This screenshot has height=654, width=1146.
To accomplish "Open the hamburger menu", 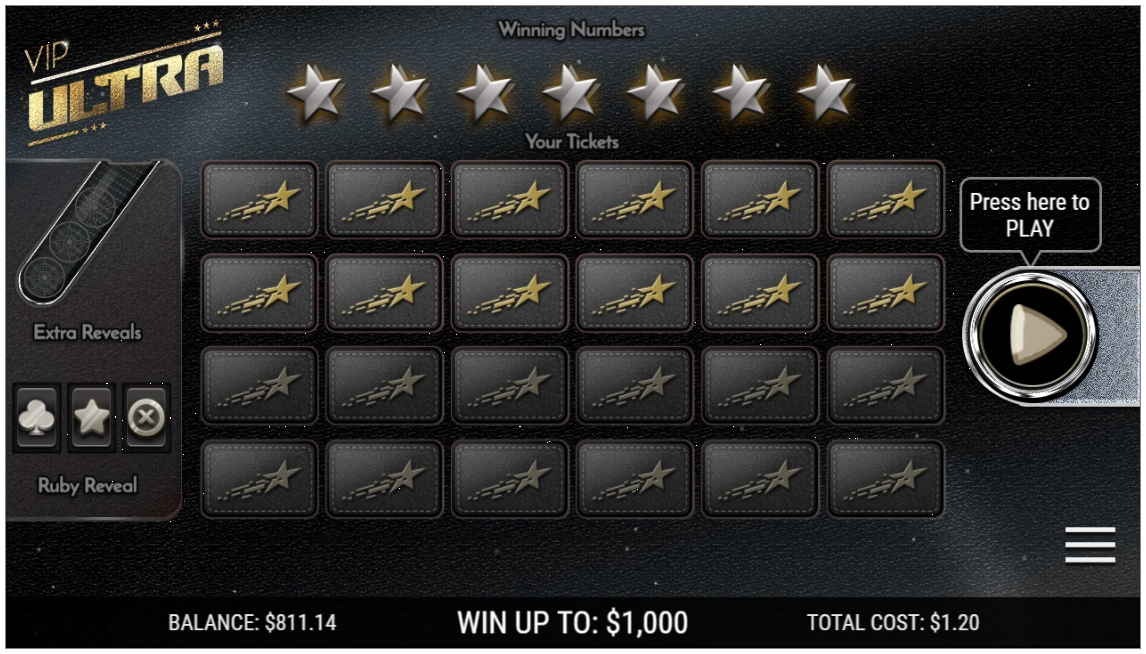I will point(1089,545).
